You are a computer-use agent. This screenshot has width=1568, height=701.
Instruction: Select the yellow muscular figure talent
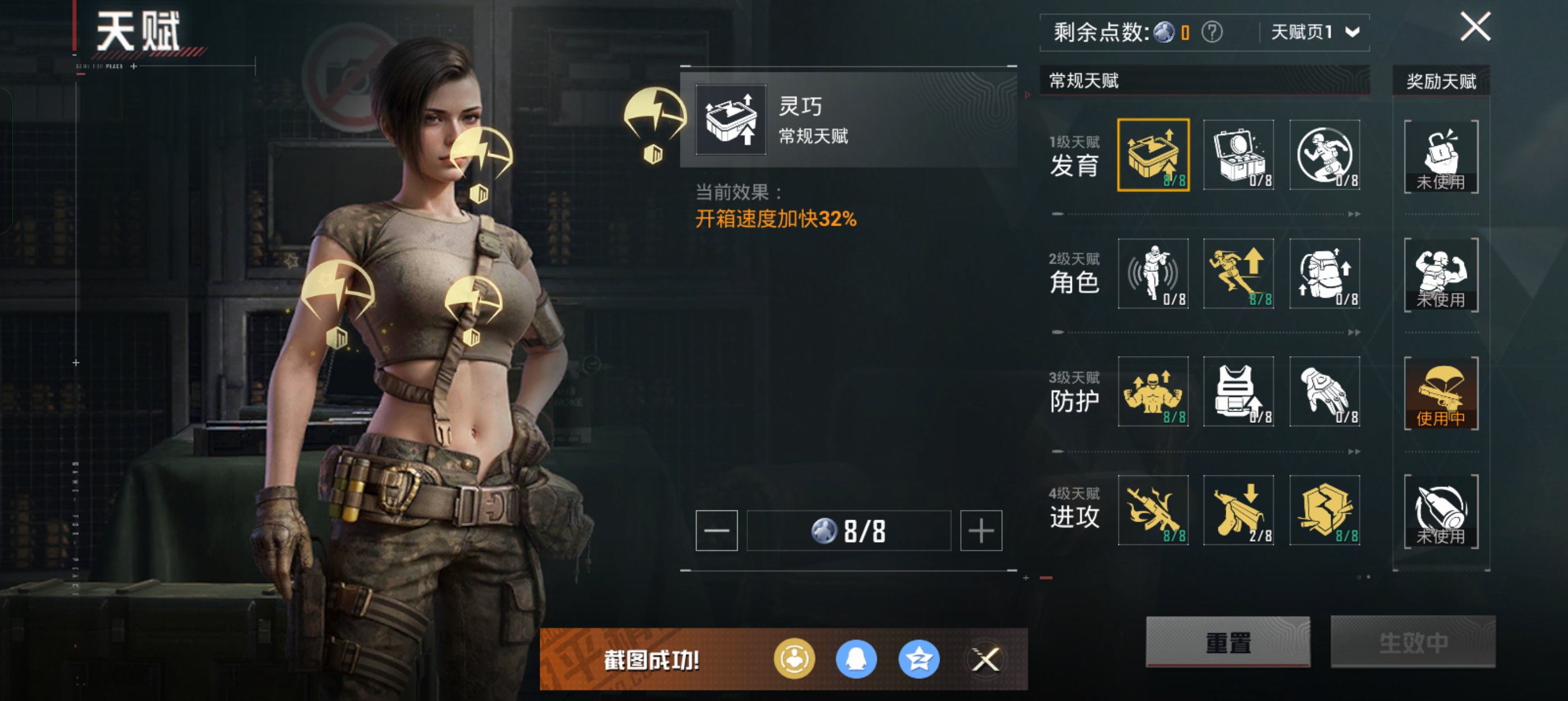pos(1153,392)
